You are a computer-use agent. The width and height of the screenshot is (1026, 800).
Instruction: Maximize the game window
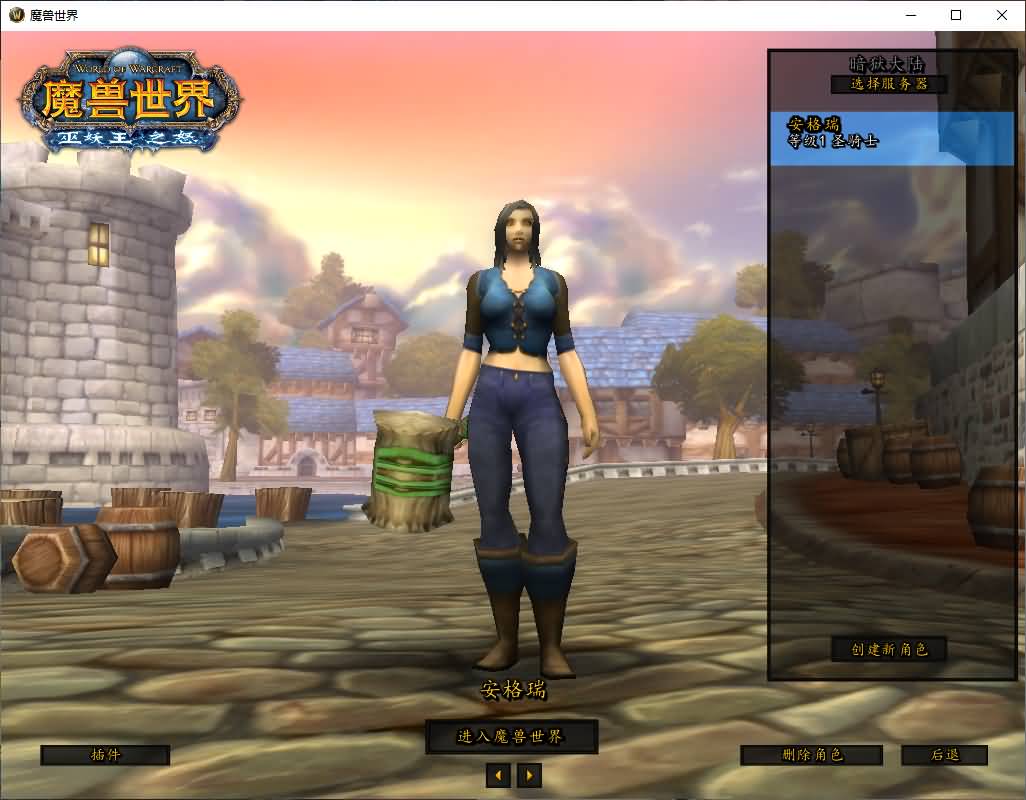pos(956,15)
